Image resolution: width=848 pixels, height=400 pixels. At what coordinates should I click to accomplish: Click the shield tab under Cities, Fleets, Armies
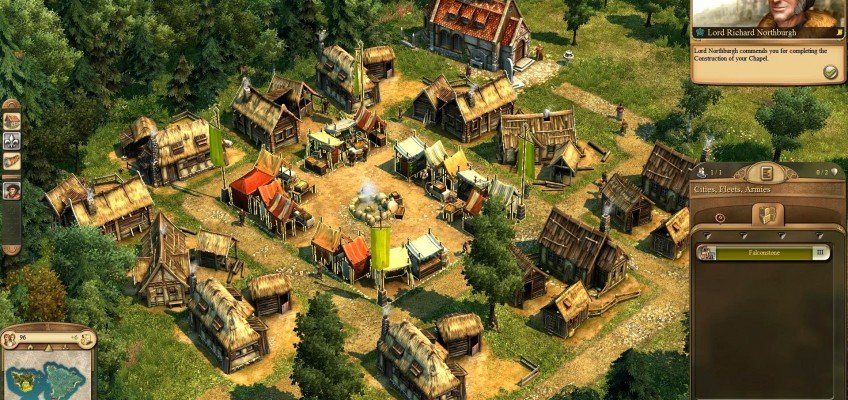coord(767,215)
